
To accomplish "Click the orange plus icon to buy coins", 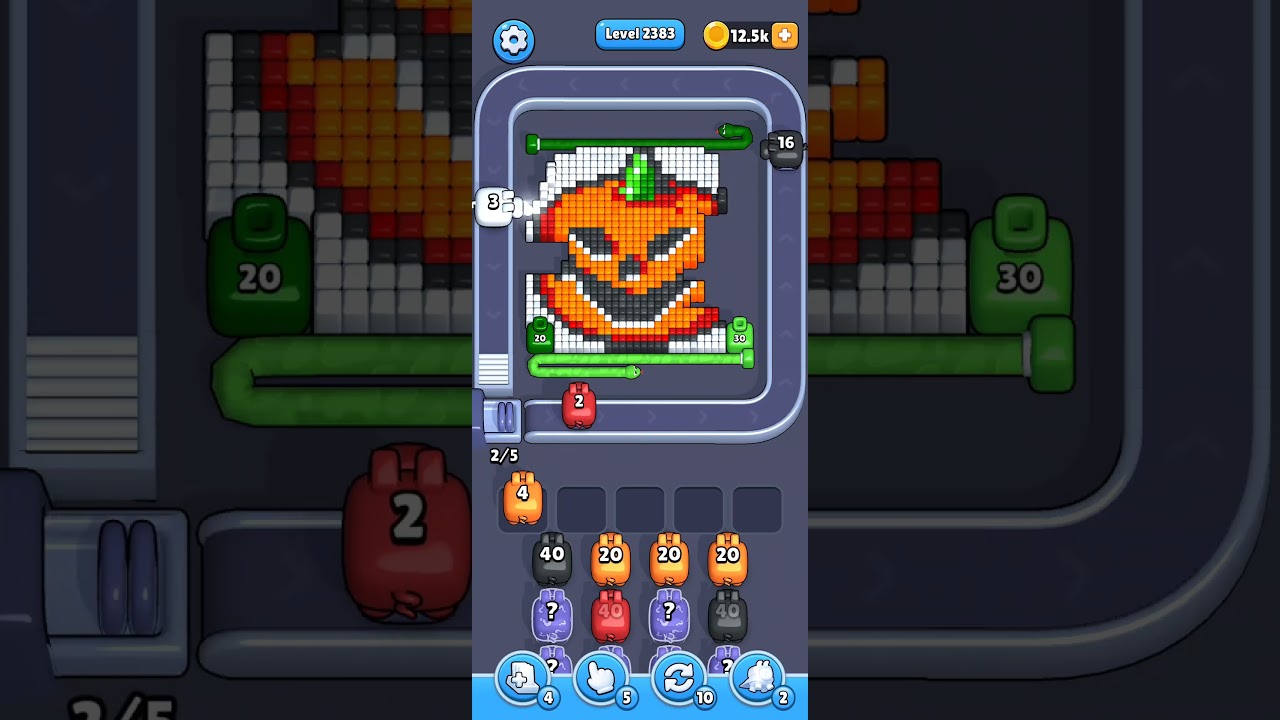I will [784, 35].
